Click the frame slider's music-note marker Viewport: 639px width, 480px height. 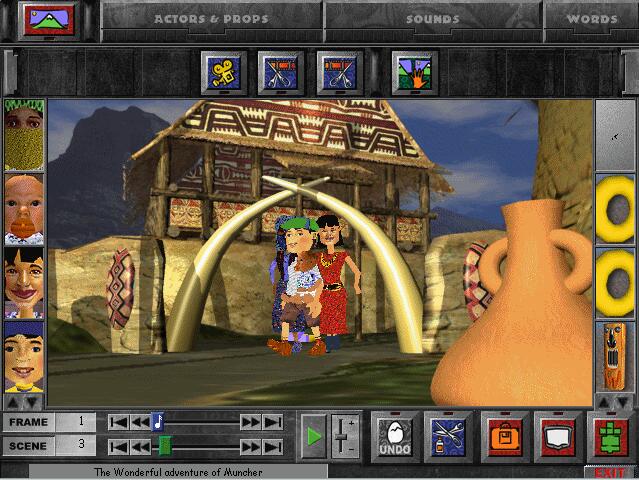157,422
